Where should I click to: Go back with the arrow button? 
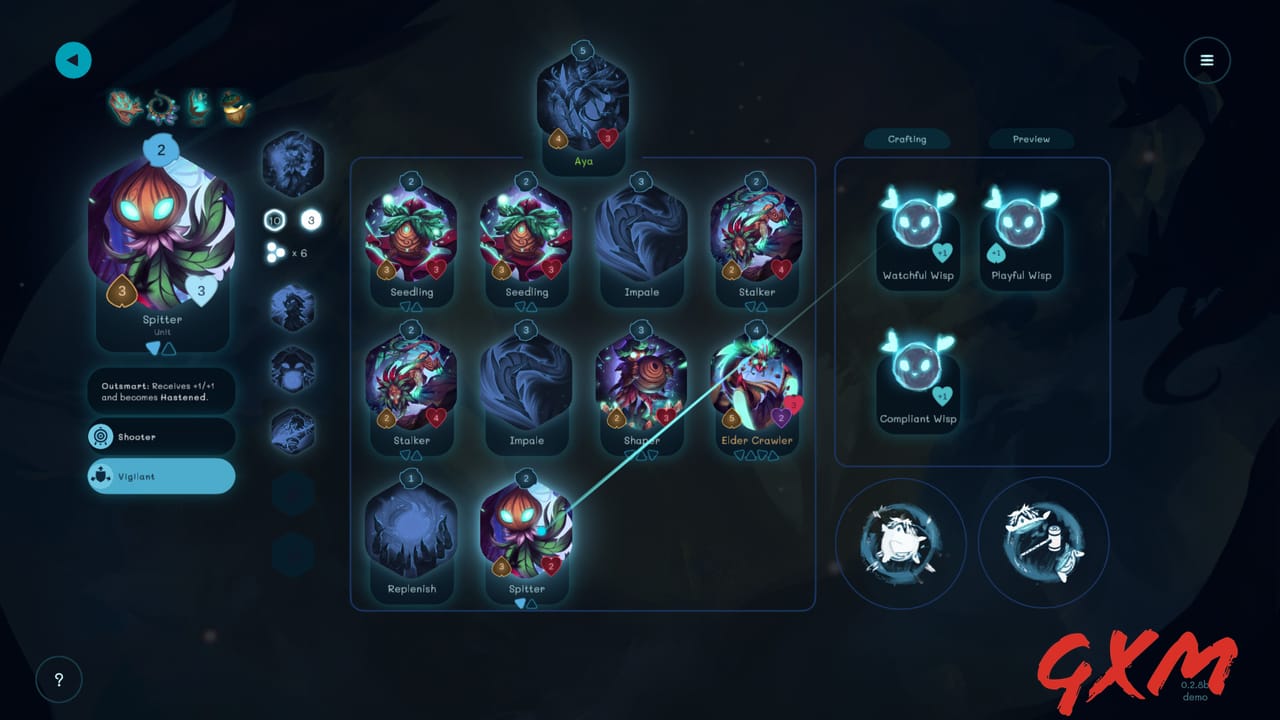73,60
